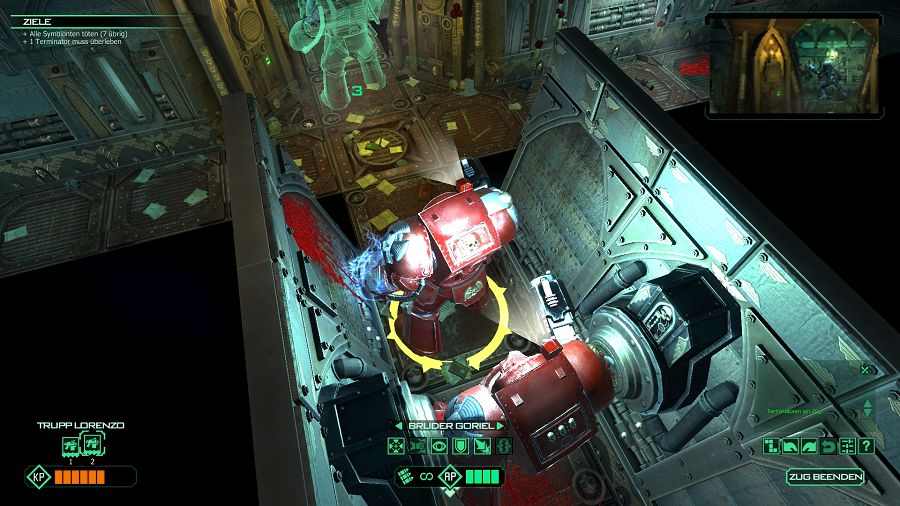Viewport: 900px width, 506px height.
Task: Open the question mark help button
Action: (x=866, y=446)
